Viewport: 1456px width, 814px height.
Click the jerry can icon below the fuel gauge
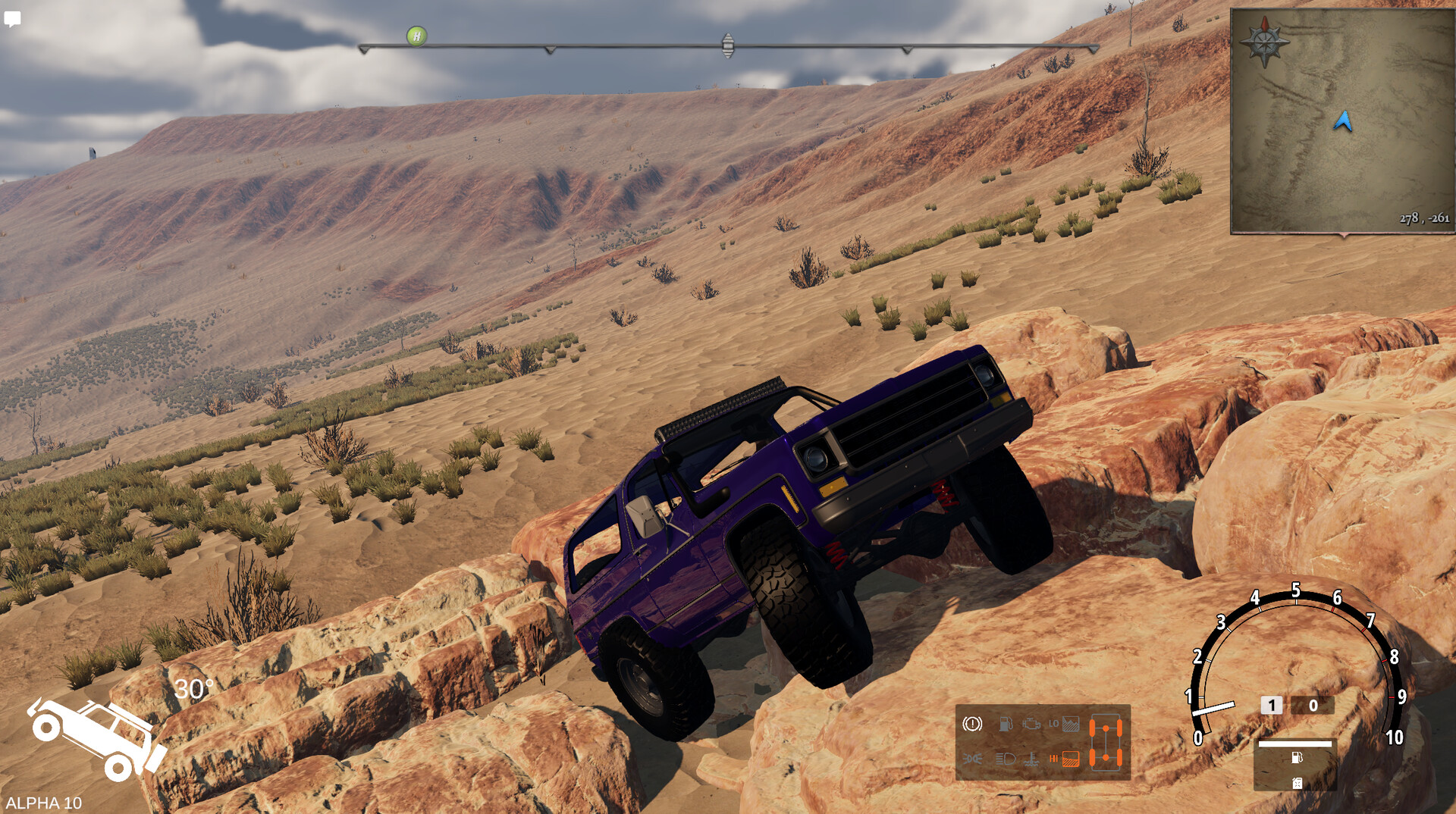(x=1298, y=783)
